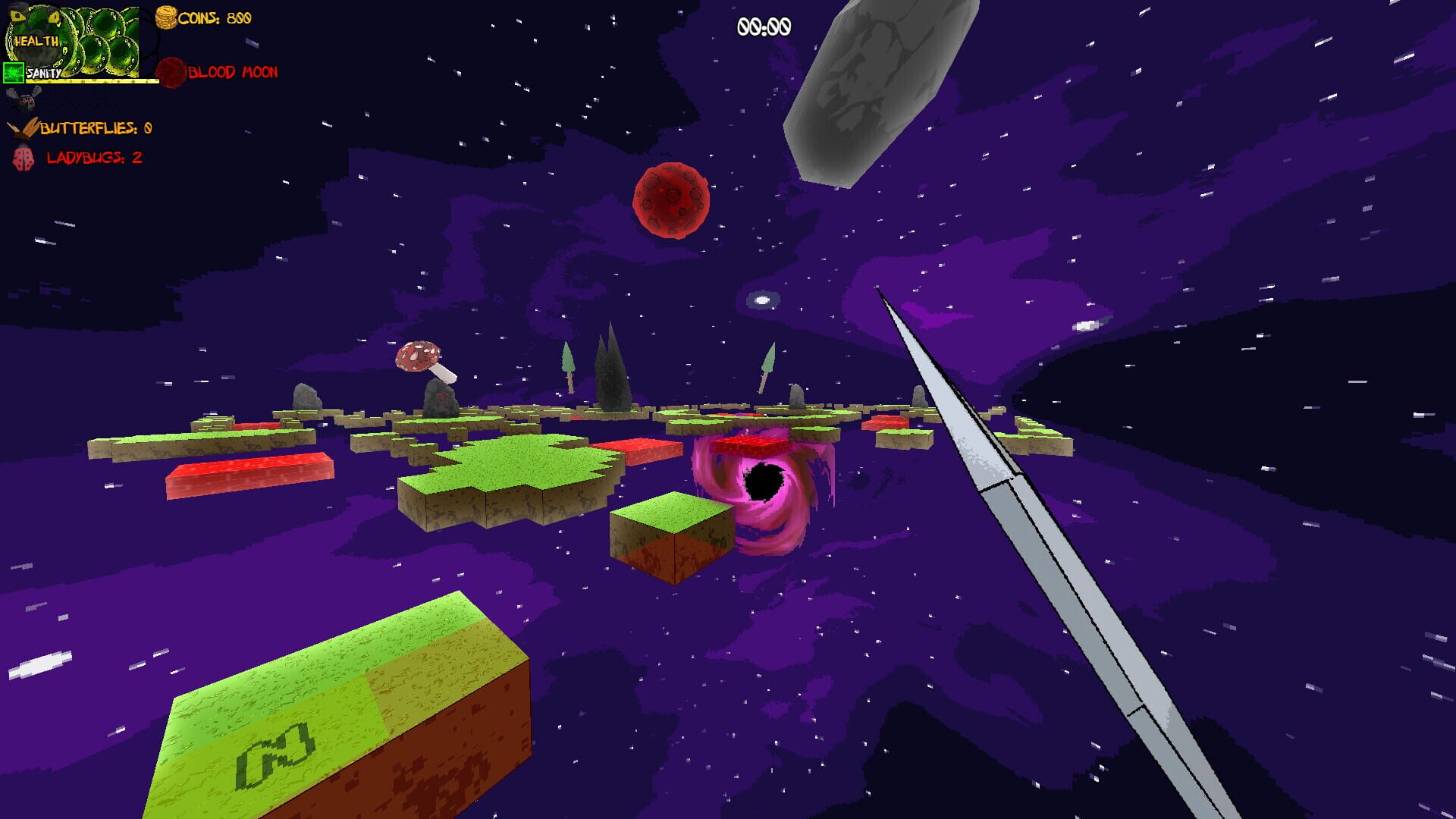
Task: Click the ladybug icon beside the Ladybugs counter
Action: pyautogui.click(x=22, y=160)
